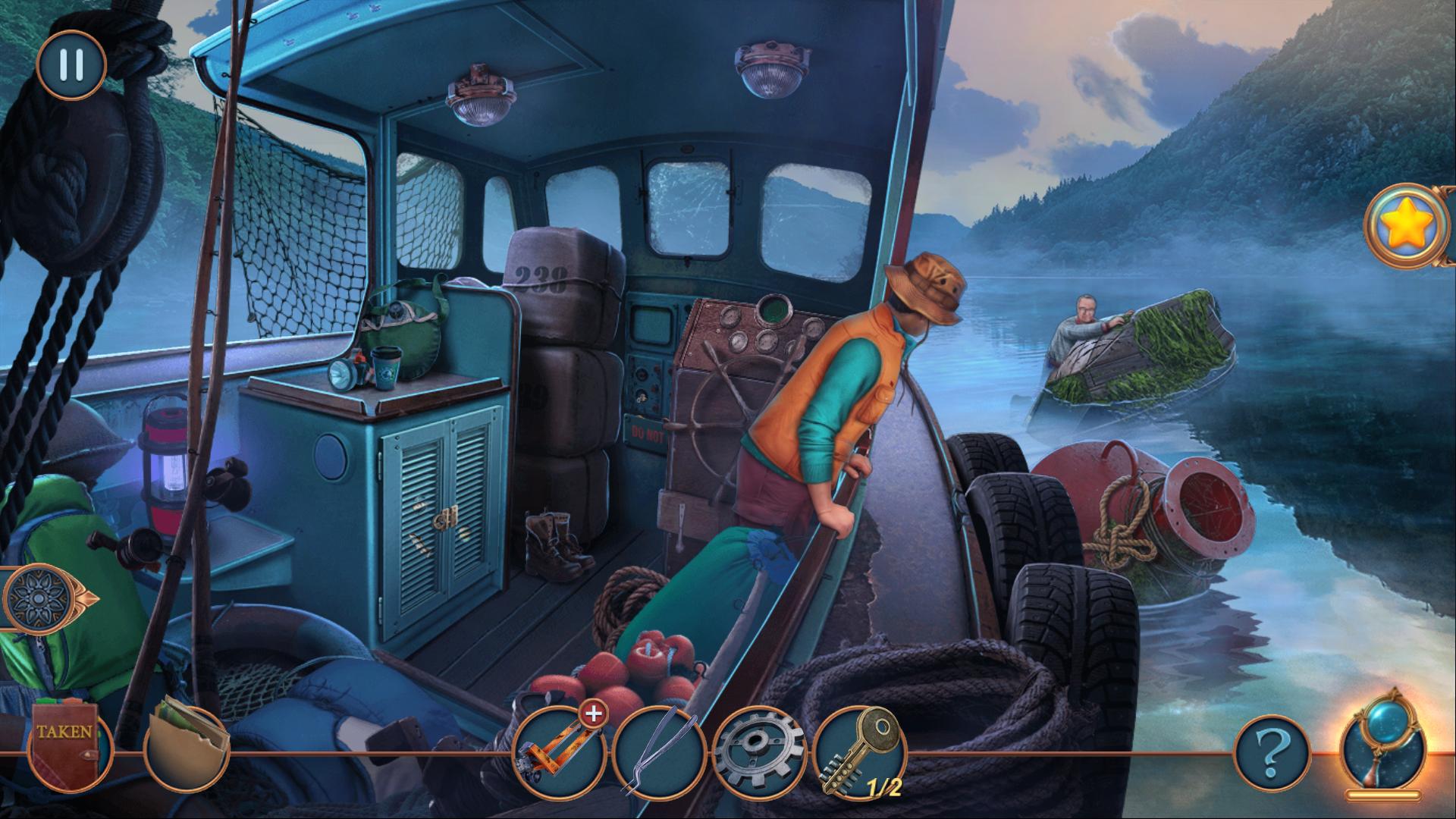Pause the game

71,64
